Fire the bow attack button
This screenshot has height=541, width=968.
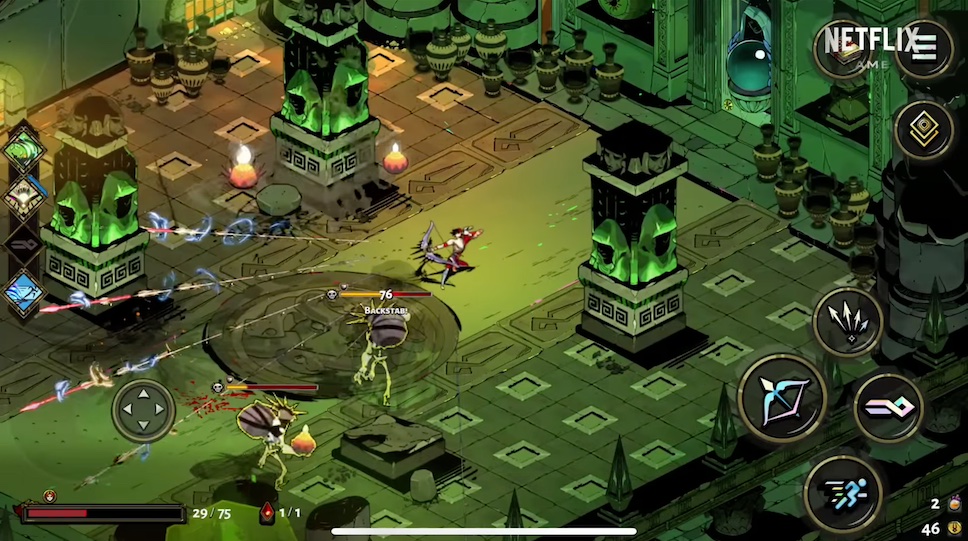point(782,398)
